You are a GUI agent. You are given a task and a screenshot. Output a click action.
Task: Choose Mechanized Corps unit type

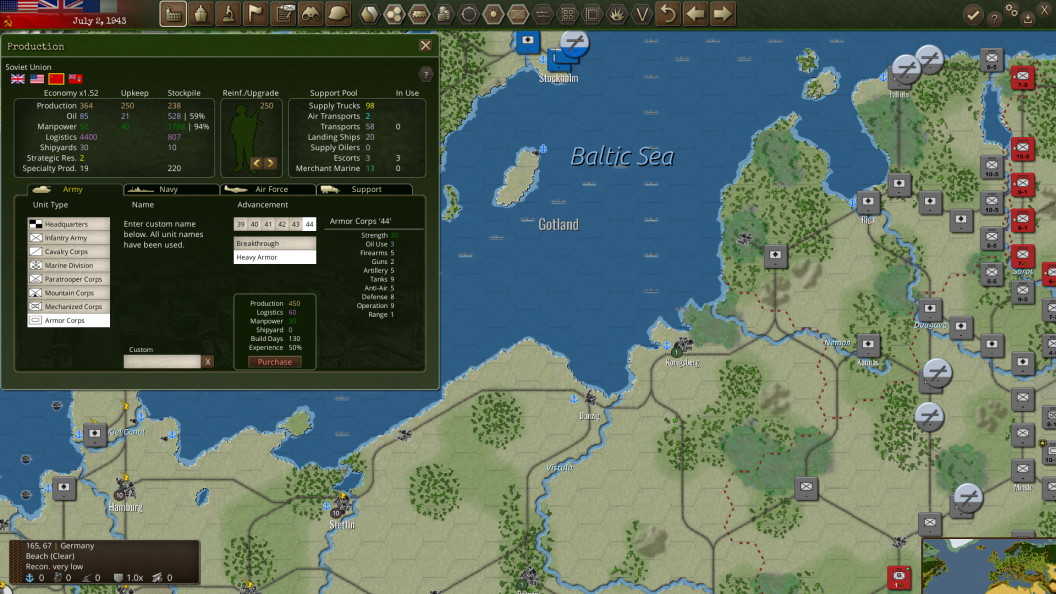68,307
